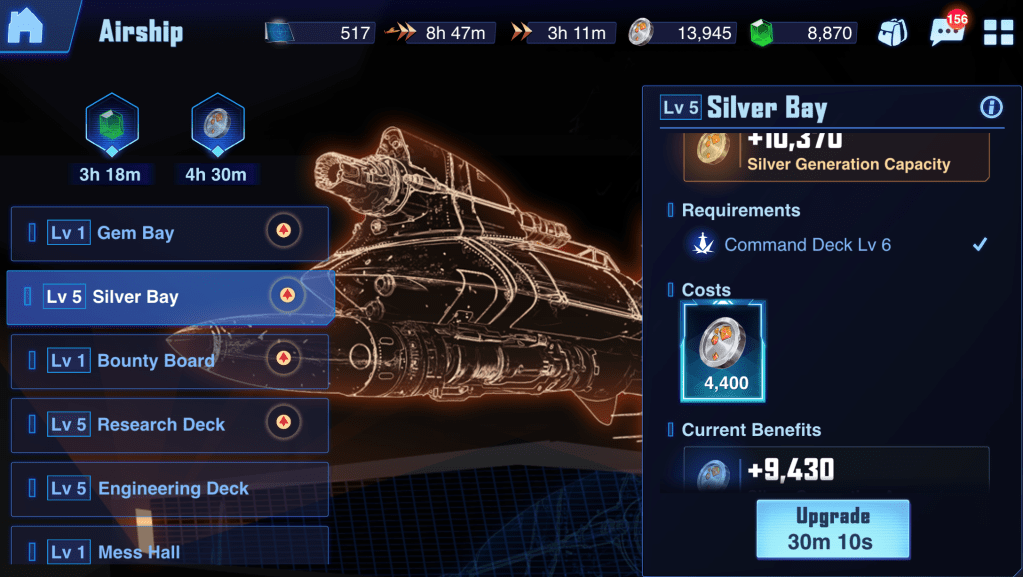Select the Gem Bay row
Viewport: 1023px width, 577px height.
169,233
